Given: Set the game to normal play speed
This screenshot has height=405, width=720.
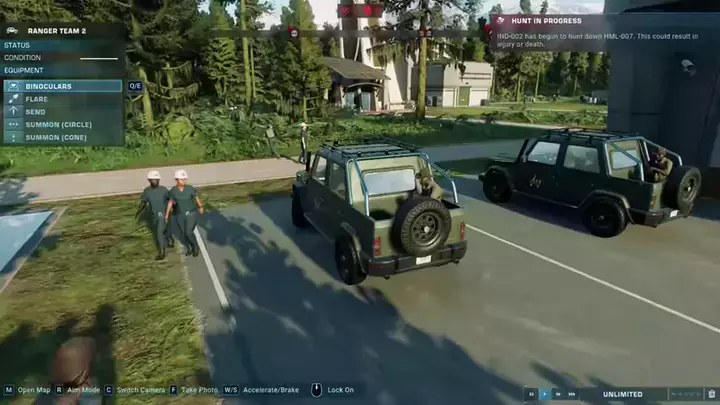Looking at the screenshot, I should pyautogui.click(x=545, y=394).
